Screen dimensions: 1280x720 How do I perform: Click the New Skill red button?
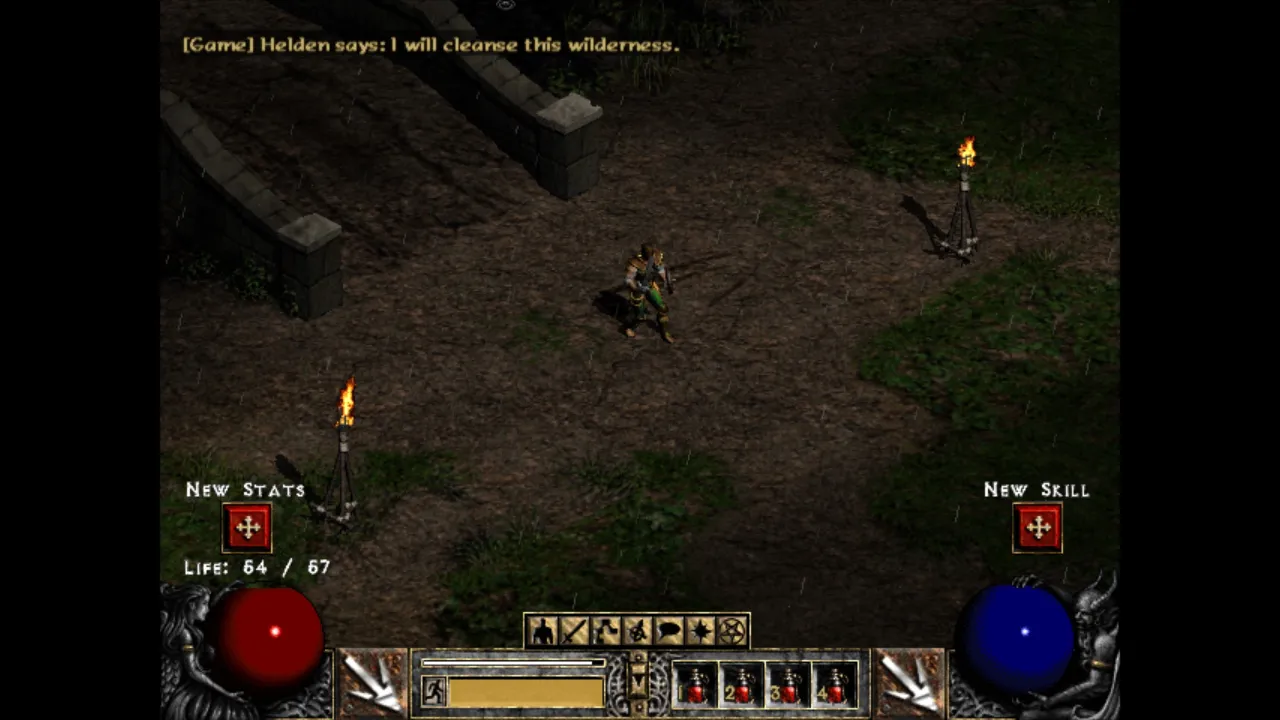coord(1037,528)
